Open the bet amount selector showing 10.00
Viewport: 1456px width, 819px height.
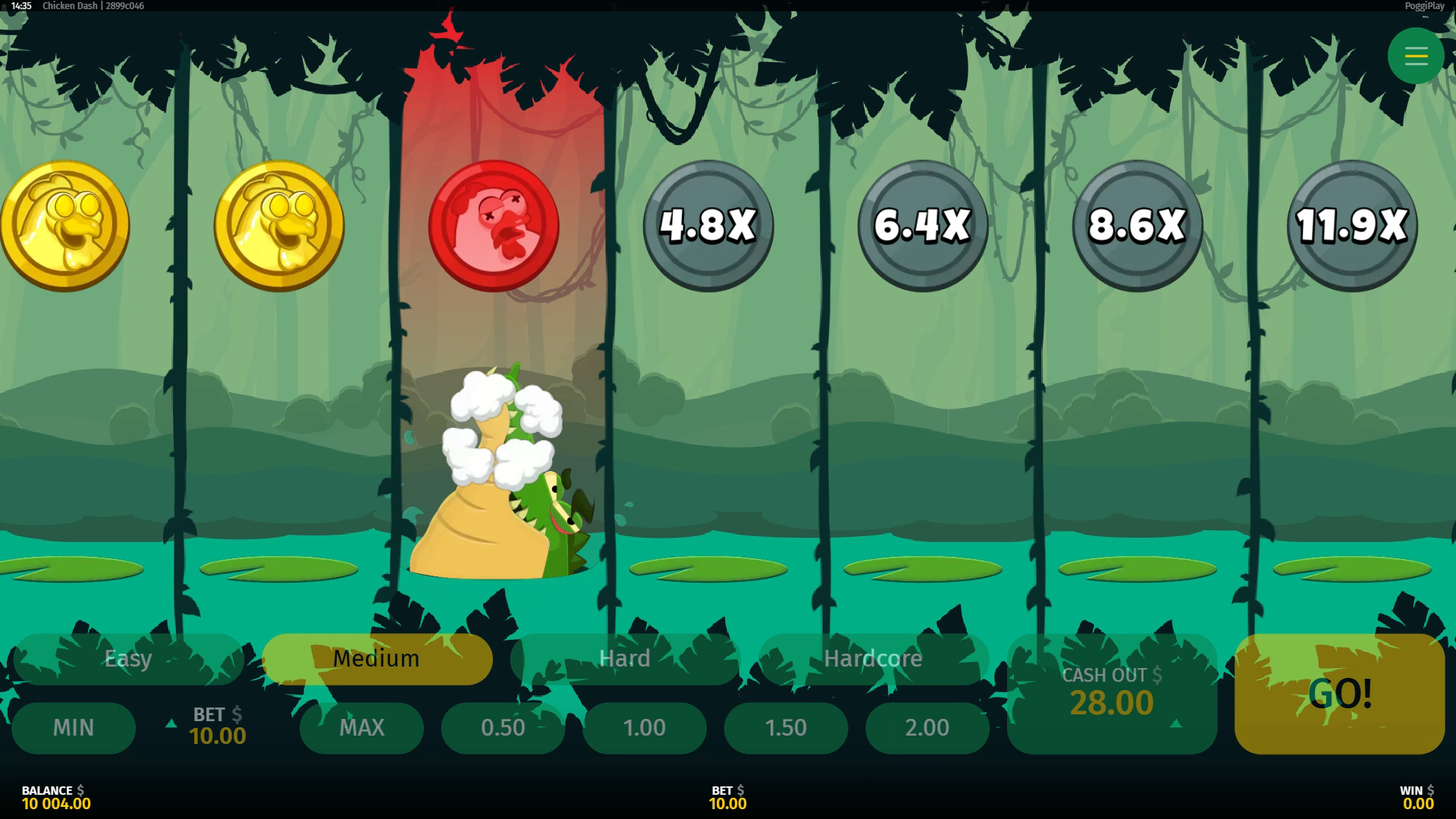(217, 726)
